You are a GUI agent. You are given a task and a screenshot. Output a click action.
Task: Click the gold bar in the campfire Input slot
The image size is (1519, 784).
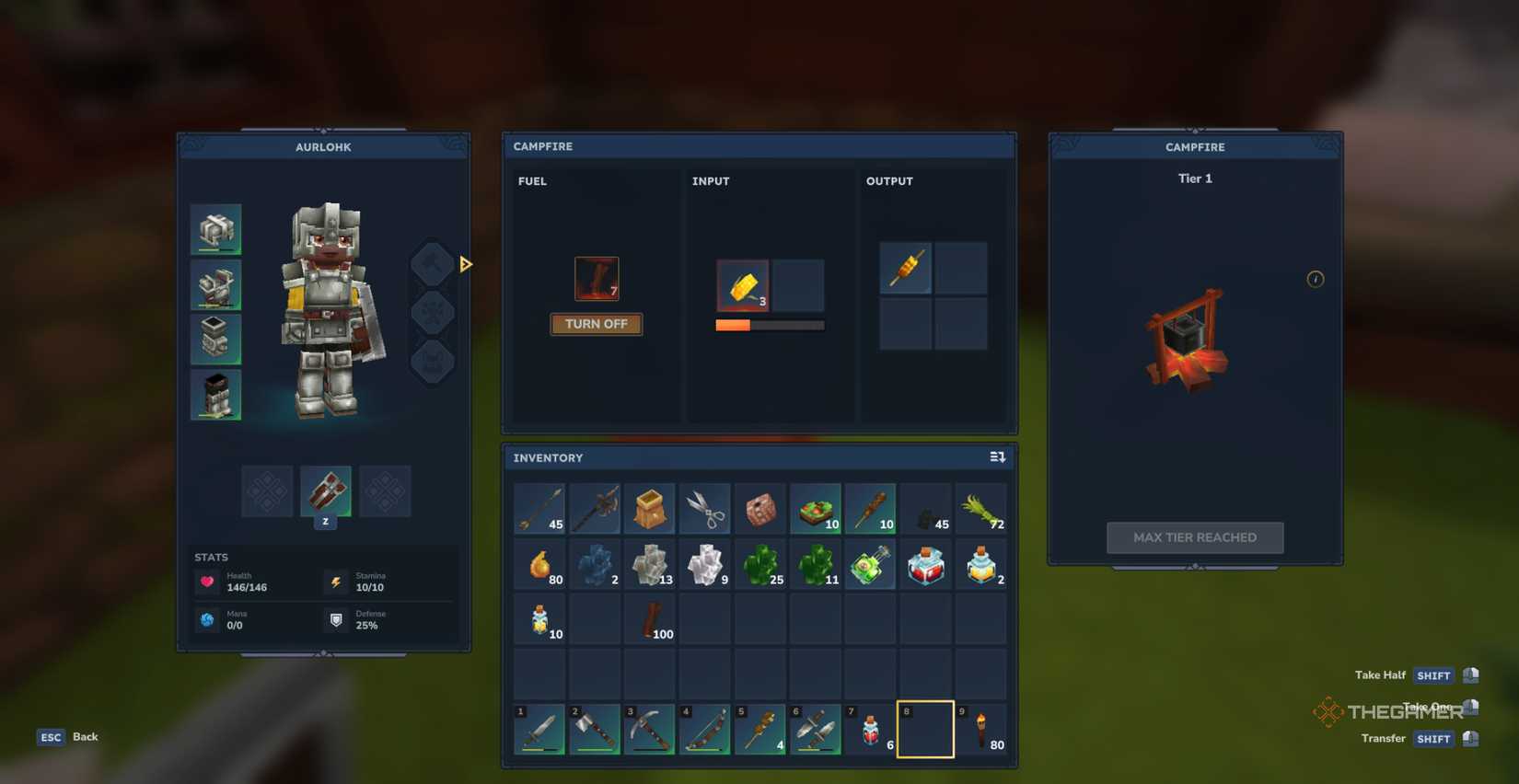tap(743, 286)
